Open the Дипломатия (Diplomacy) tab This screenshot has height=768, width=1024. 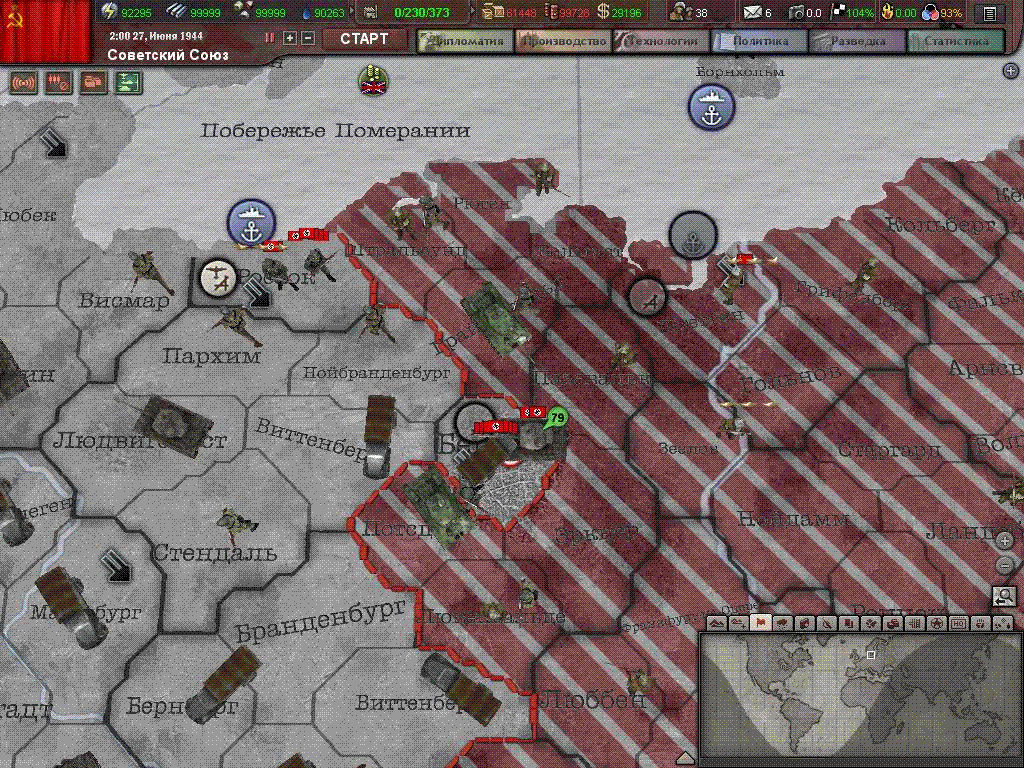465,41
